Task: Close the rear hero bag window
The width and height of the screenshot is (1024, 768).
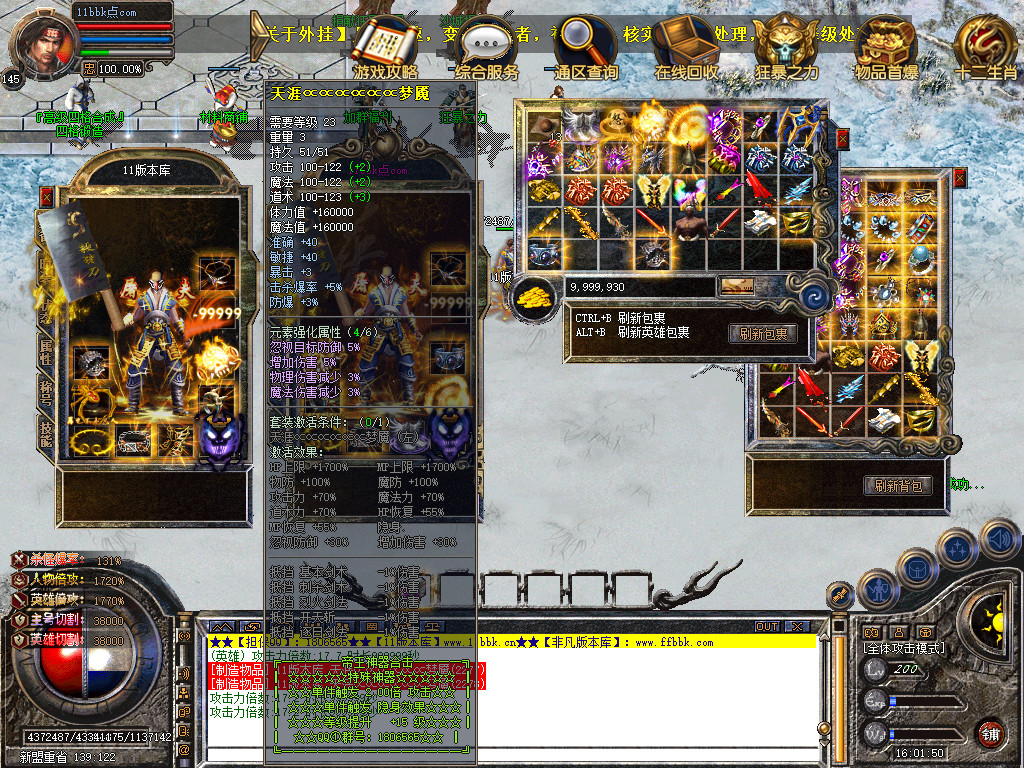Action: point(960,178)
